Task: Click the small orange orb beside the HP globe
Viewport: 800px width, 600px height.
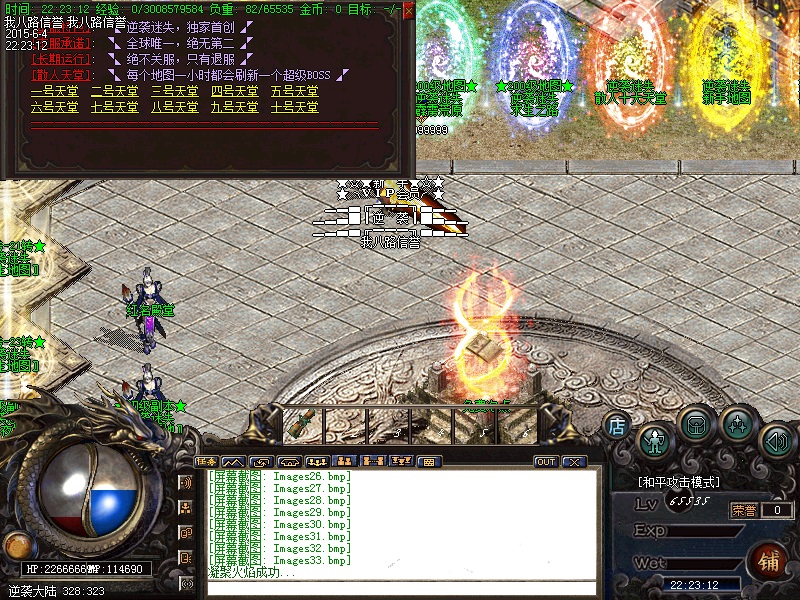Action: [16, 545]
